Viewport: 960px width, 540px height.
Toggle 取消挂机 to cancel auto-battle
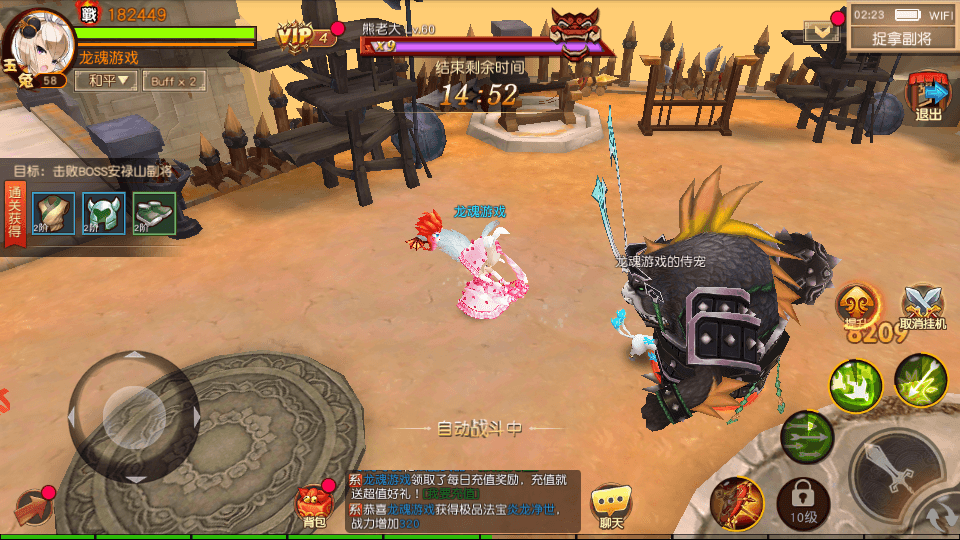[922, 306]
